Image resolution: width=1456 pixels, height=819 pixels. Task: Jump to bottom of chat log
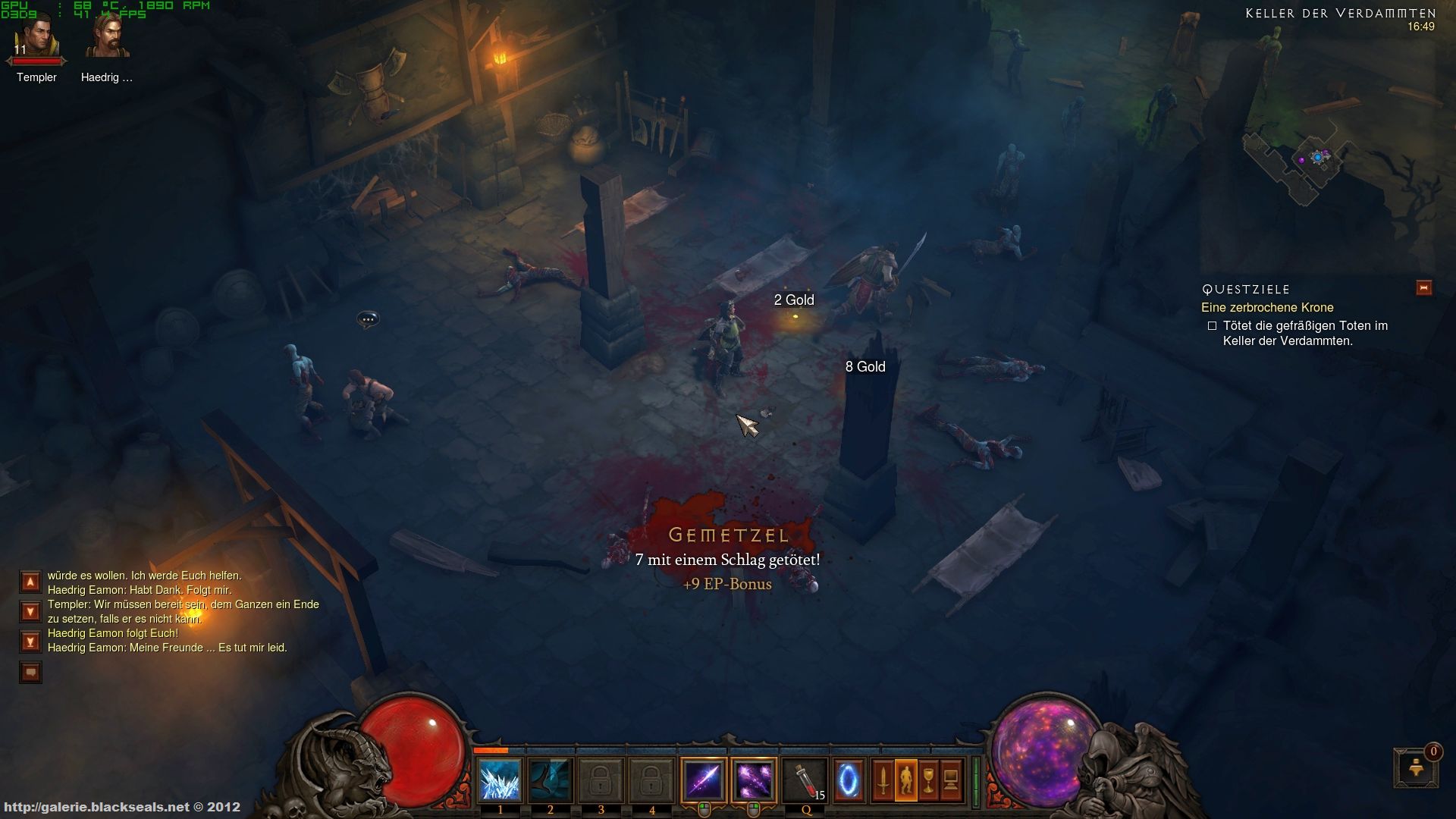(x=30, y=642)
